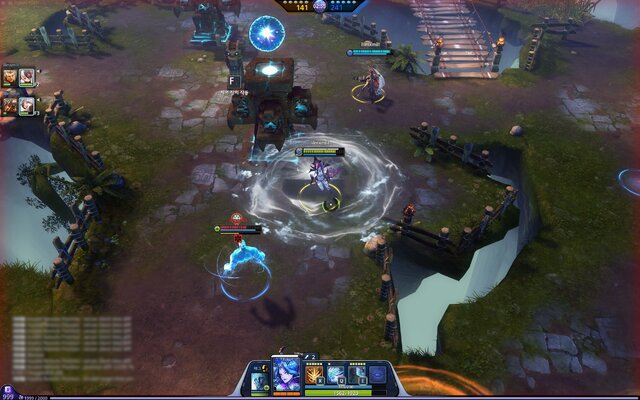The width and height of the screenshot is (640, 400).
Task: Open the blurred chat log panel
Action: pyautogui.click(x=72, y=338)
